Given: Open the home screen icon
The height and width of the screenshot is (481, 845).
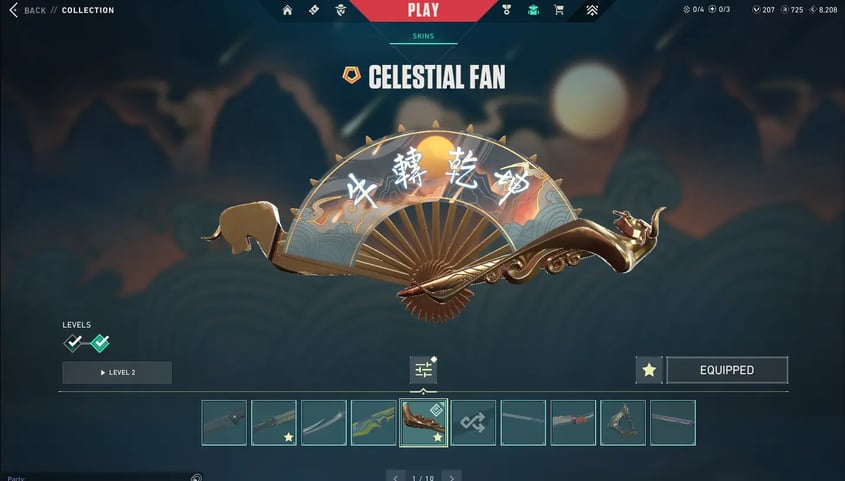Looking at the screenshot, I should pyautogui.click(x=288, y=11).
